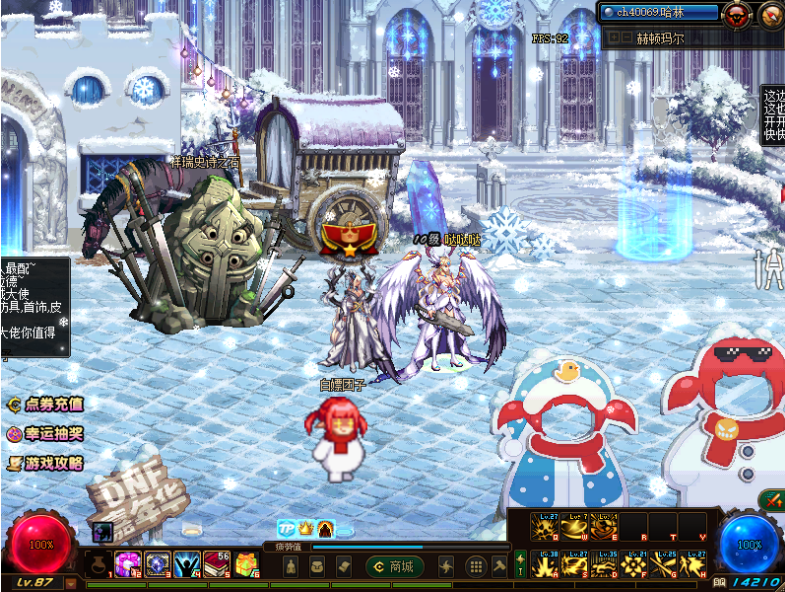The width and height of the screenshot is (785, 592).
Task: Zoom in the 赫顿玛尔 map with plus button
Action: [613, 39]
